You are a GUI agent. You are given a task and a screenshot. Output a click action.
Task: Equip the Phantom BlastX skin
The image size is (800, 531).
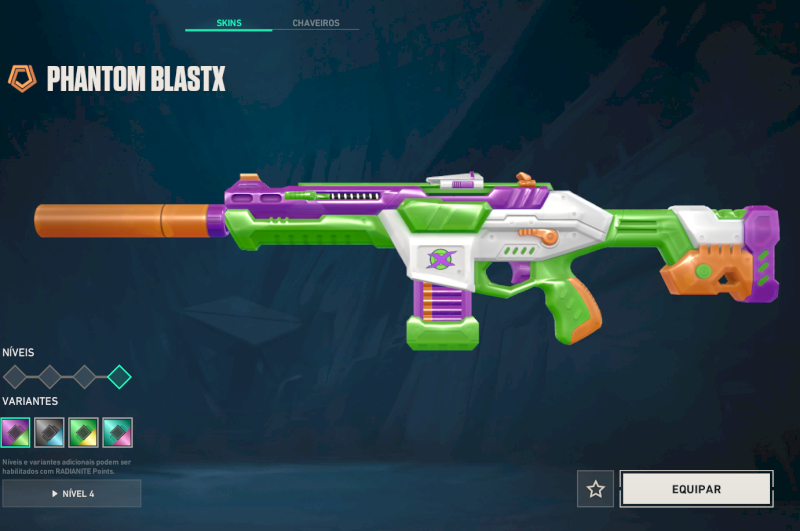[x=696, y=489]
